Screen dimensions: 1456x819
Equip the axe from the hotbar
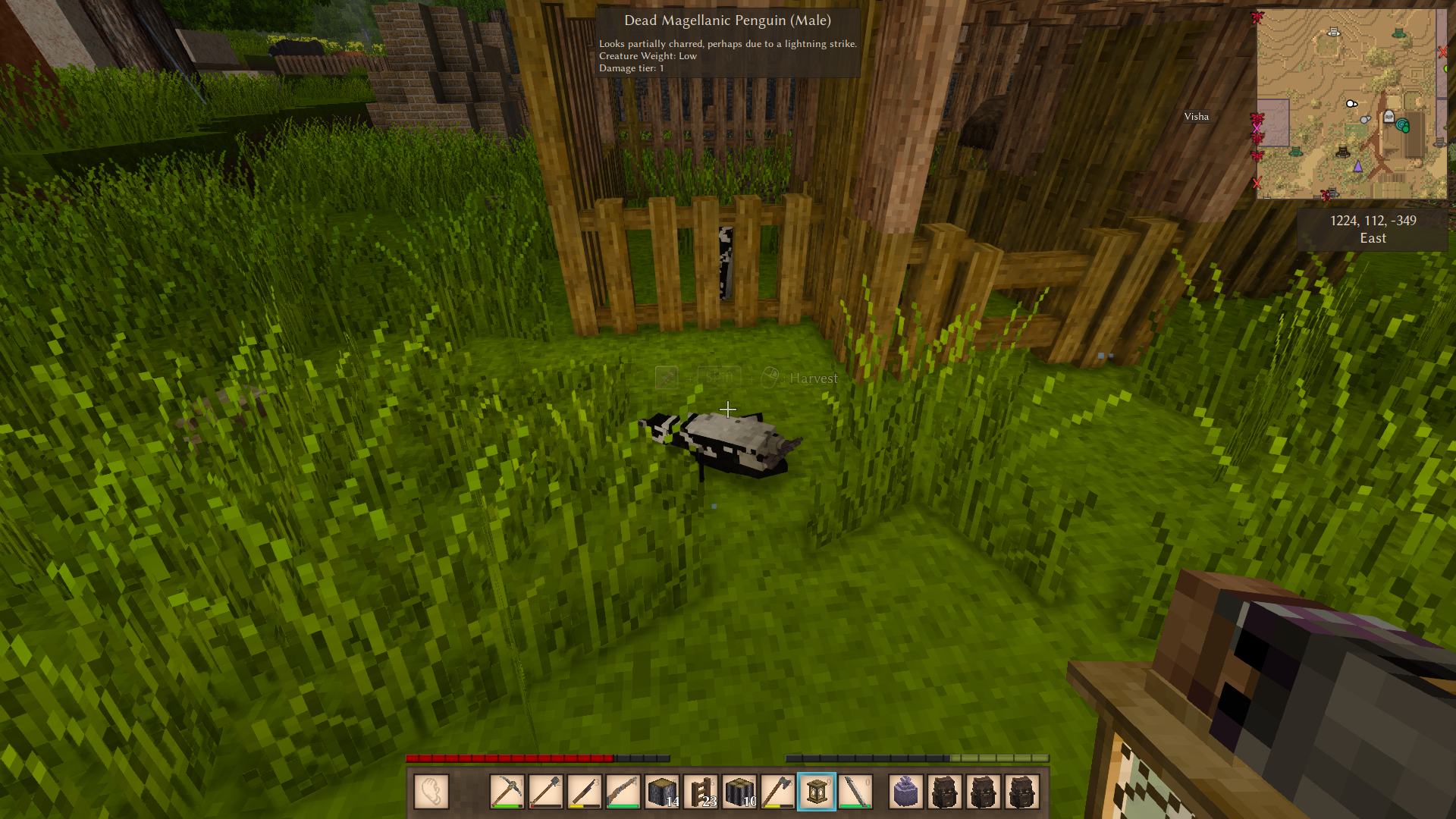point(778,792)
